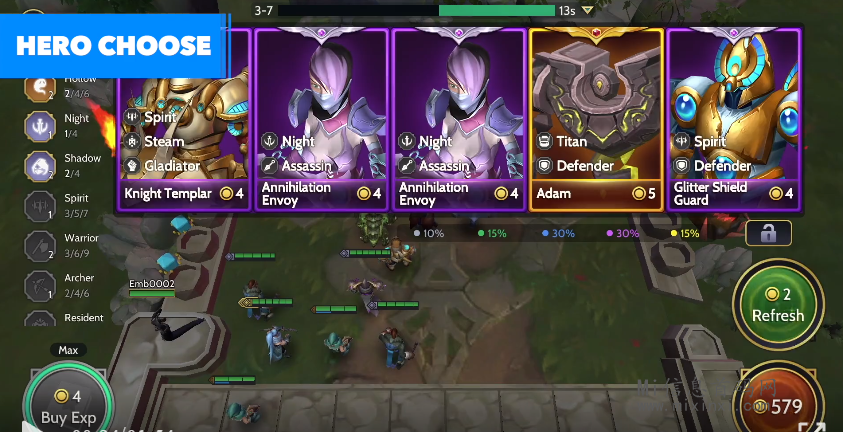843x432 pixels.
Task: Expand the arrow beside the round timer
Action: (x=587, y=11)
